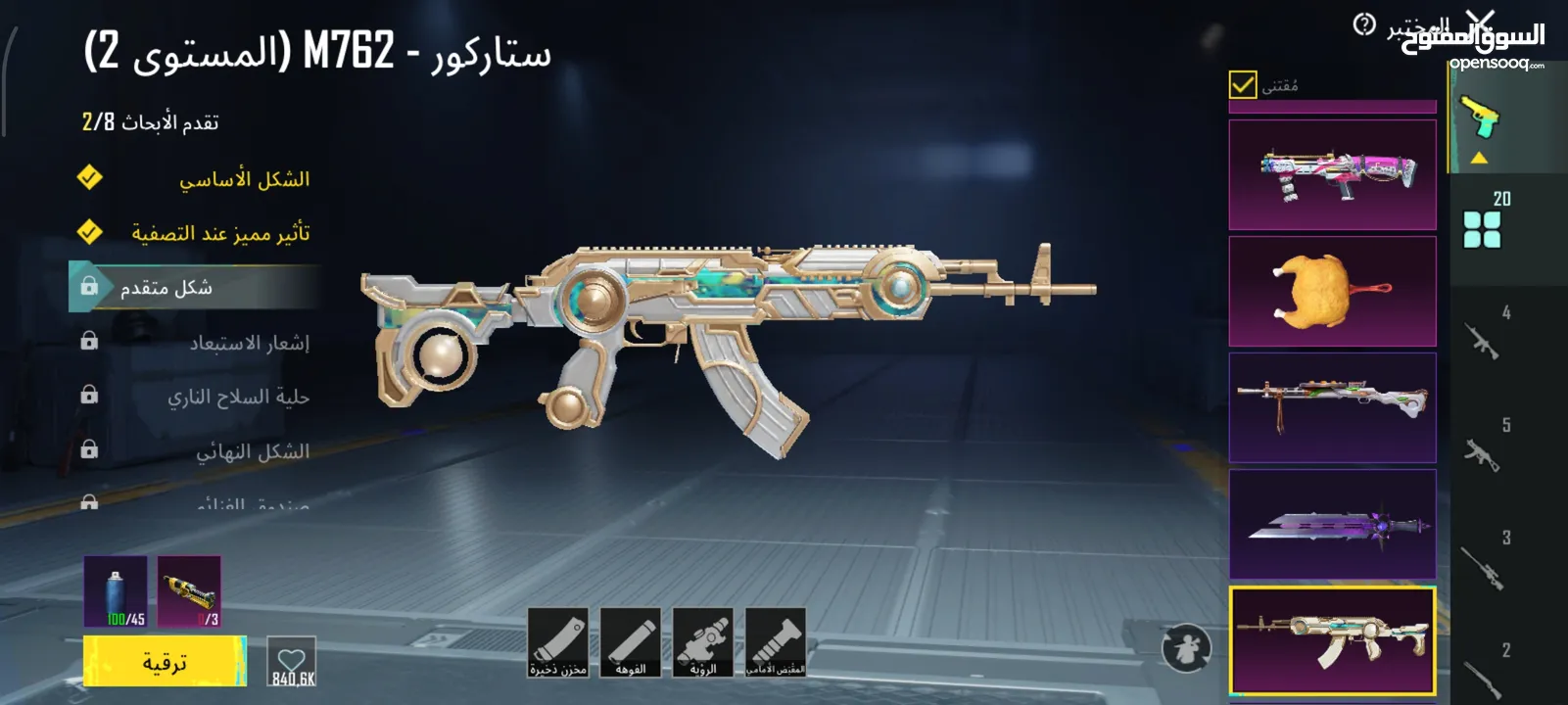Open the grid category showing 20 items
Image resolution: width=1568 pixels, height=705 pixels.
click(x=1484, y=223)
